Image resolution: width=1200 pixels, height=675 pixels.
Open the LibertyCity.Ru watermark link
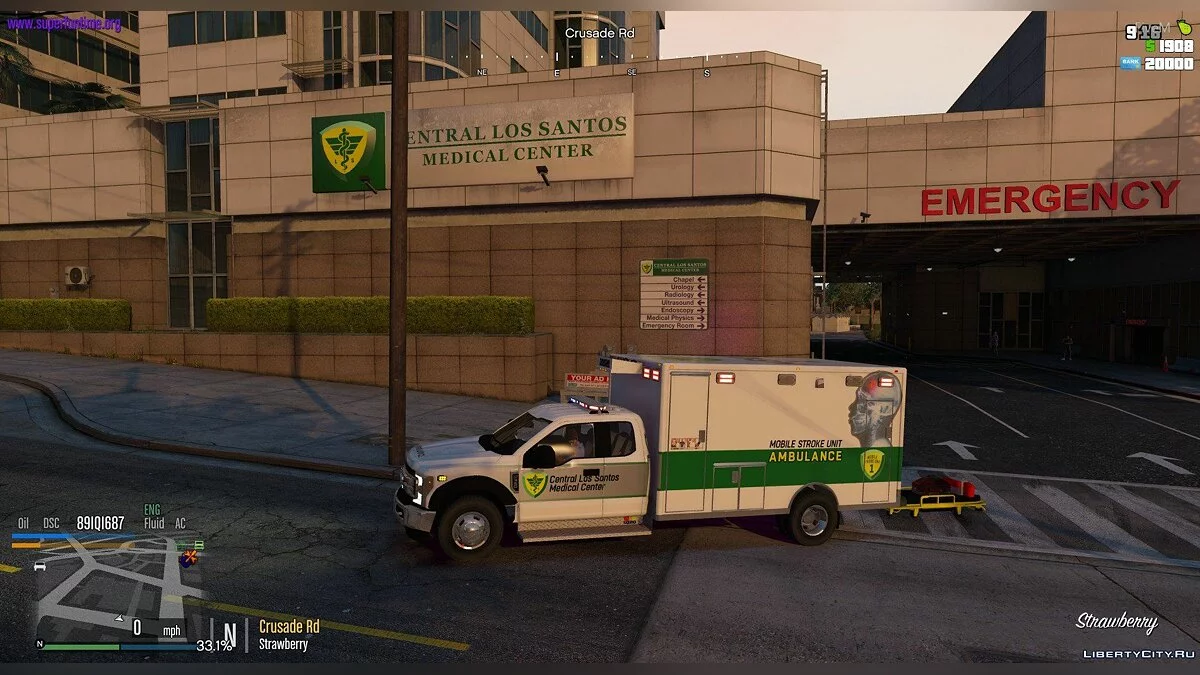pos(1139,653)
